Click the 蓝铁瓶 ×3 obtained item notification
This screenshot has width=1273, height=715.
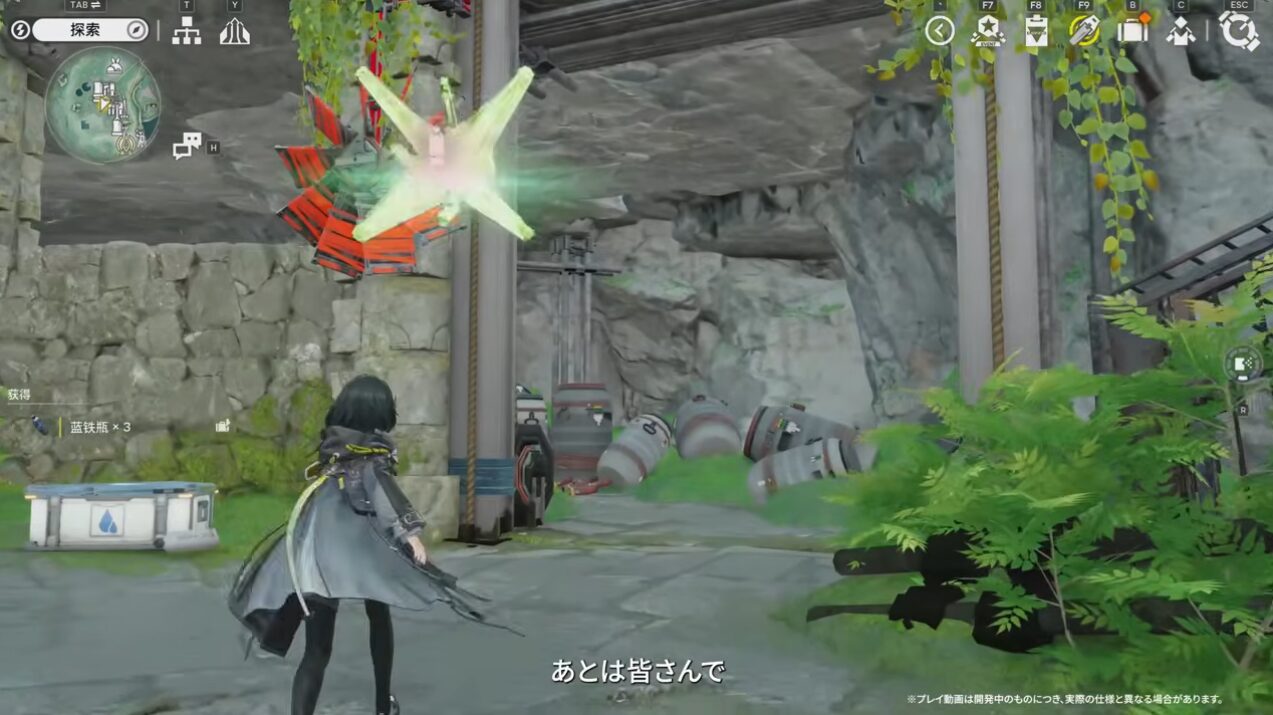click(95, 427)
